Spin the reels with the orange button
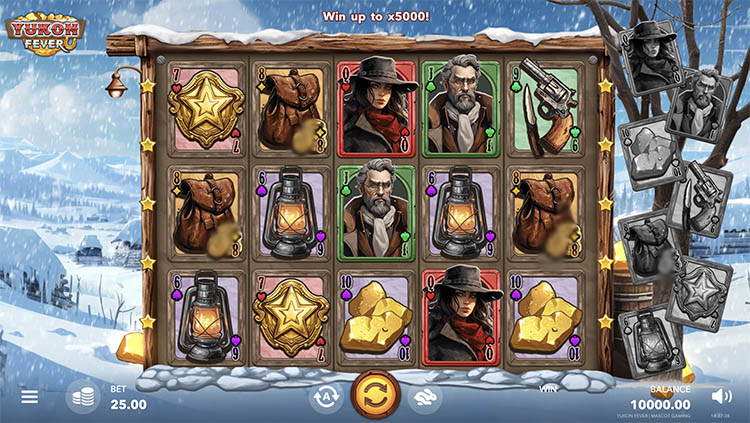 (x=375, y=395)
